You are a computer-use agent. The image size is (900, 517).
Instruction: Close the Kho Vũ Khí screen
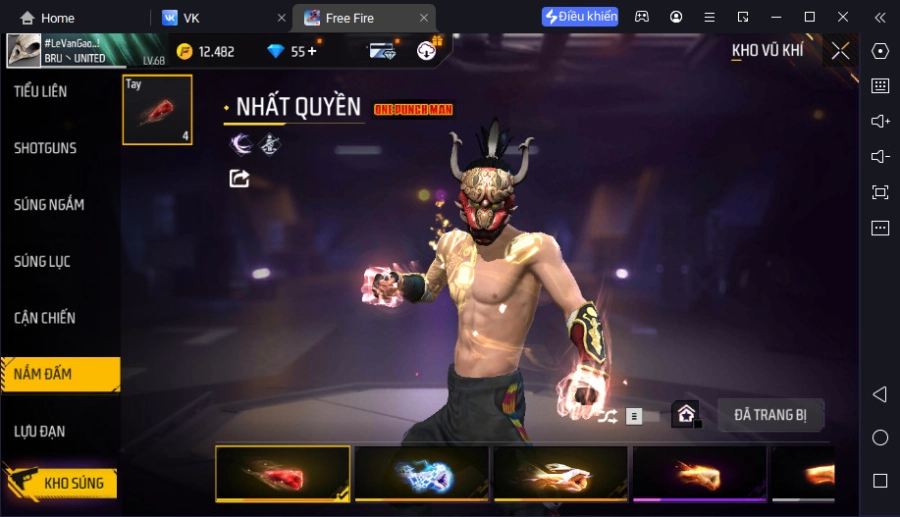click(840, 51)
